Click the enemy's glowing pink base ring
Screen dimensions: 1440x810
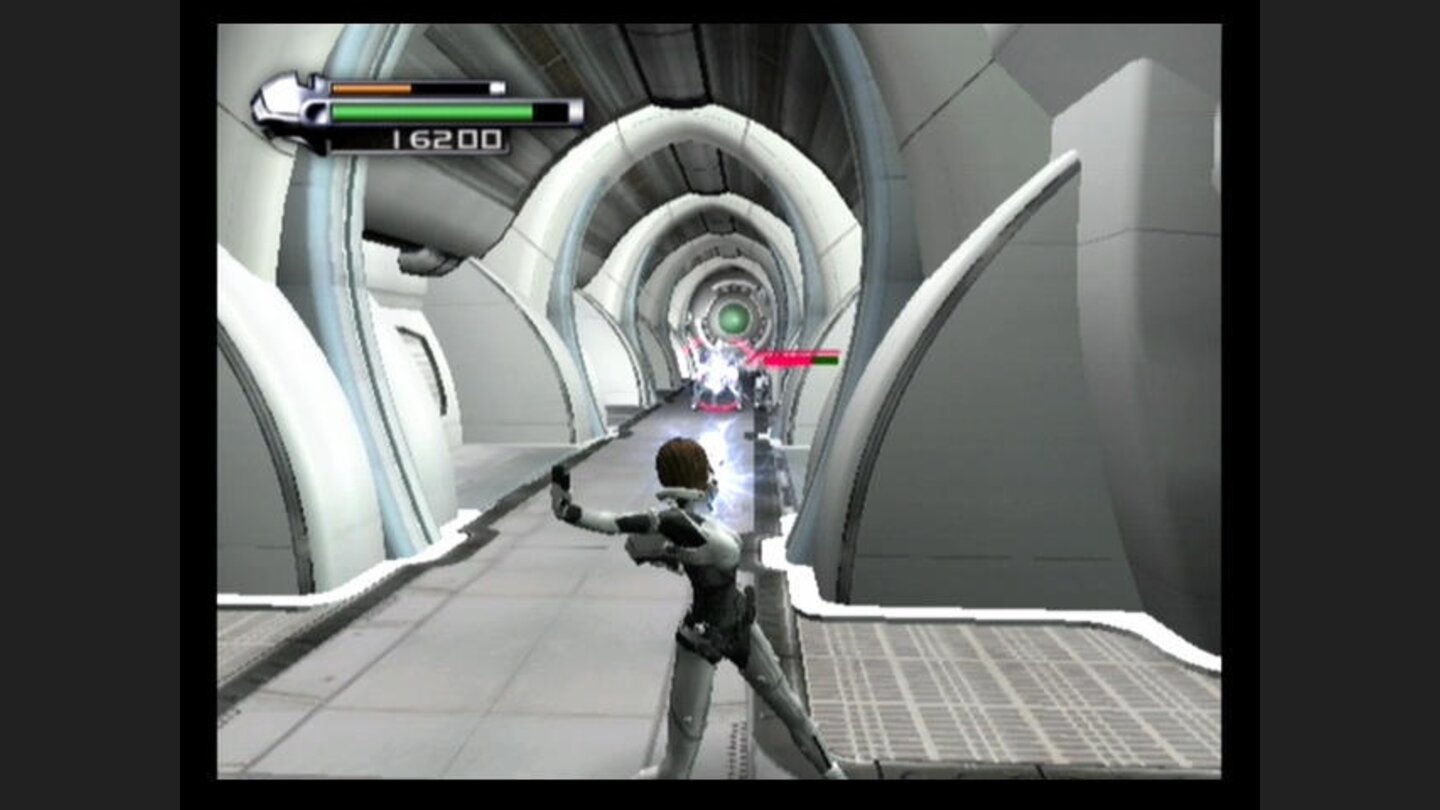coord(716,407)
